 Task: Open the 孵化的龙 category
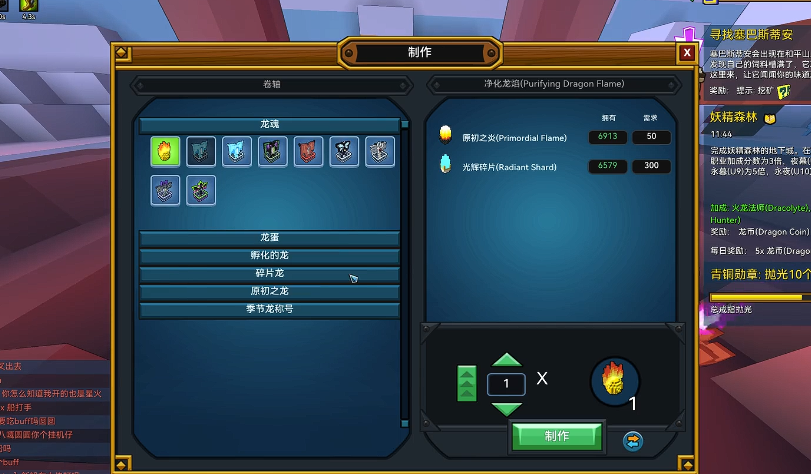click(269, 256)
